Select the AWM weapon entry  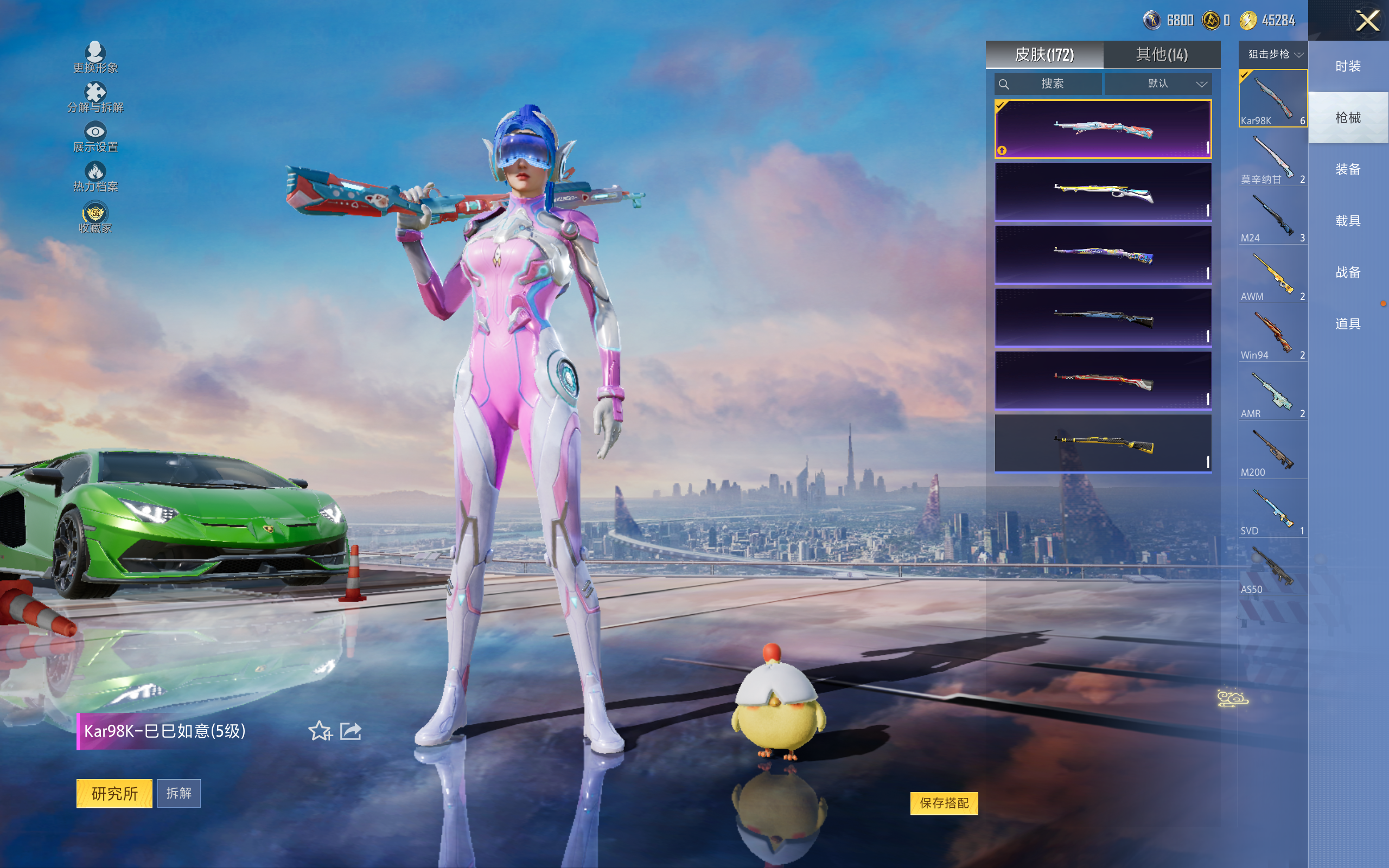point(1272,276)
